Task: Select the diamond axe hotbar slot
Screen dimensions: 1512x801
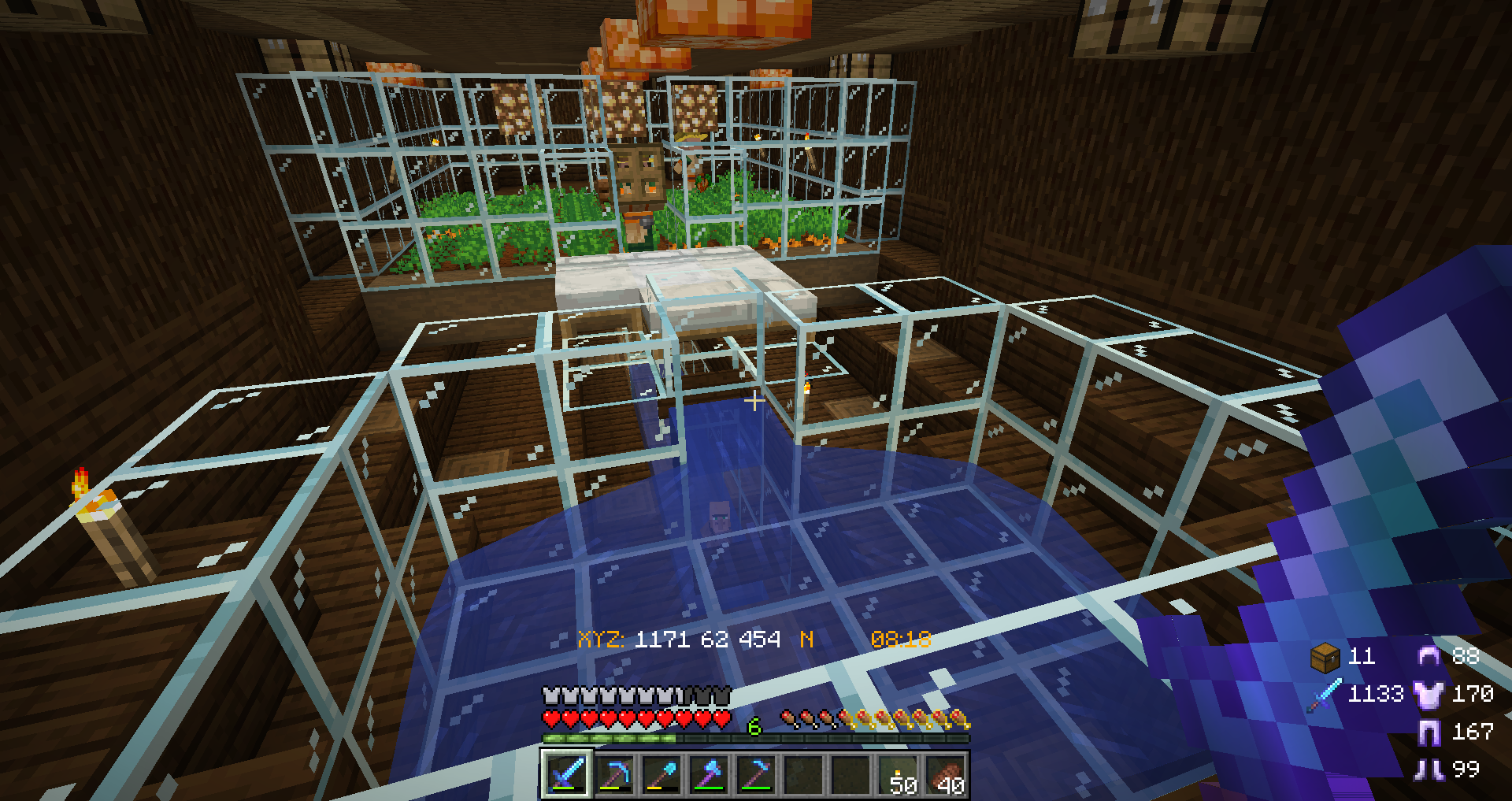Action: pos(709,774)
